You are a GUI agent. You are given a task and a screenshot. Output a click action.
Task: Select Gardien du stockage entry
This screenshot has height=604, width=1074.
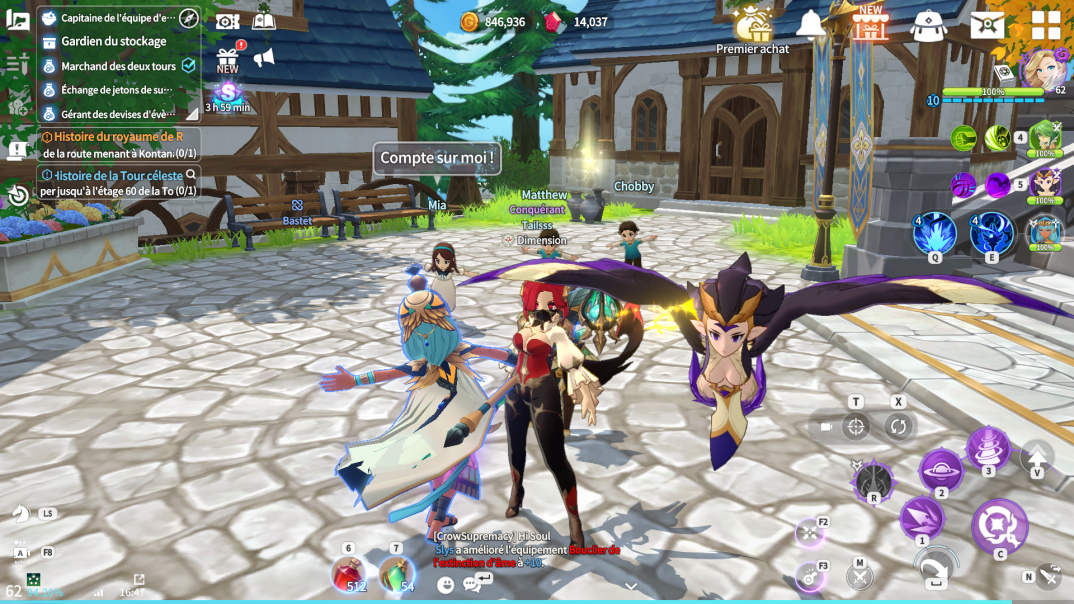tap(113, 42)
